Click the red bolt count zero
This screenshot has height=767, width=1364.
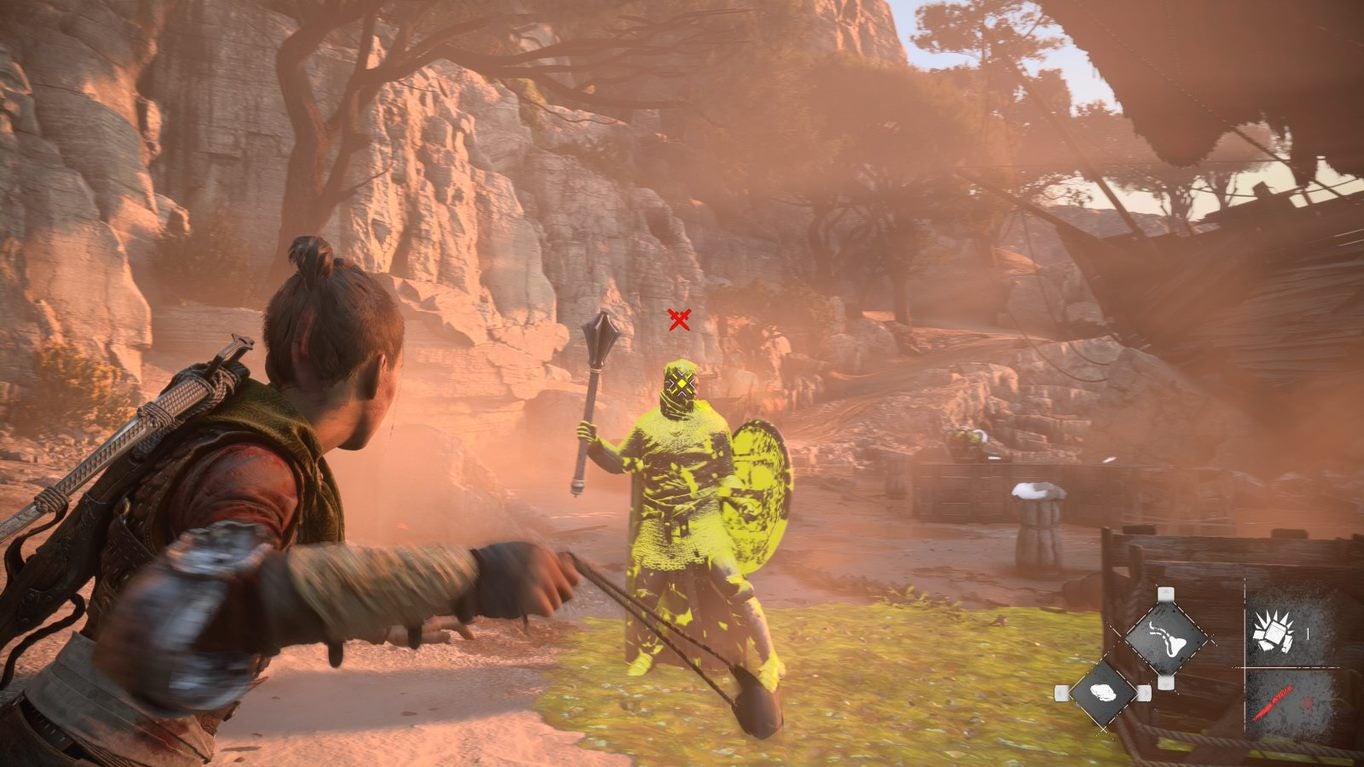[x=1307, y=701]
